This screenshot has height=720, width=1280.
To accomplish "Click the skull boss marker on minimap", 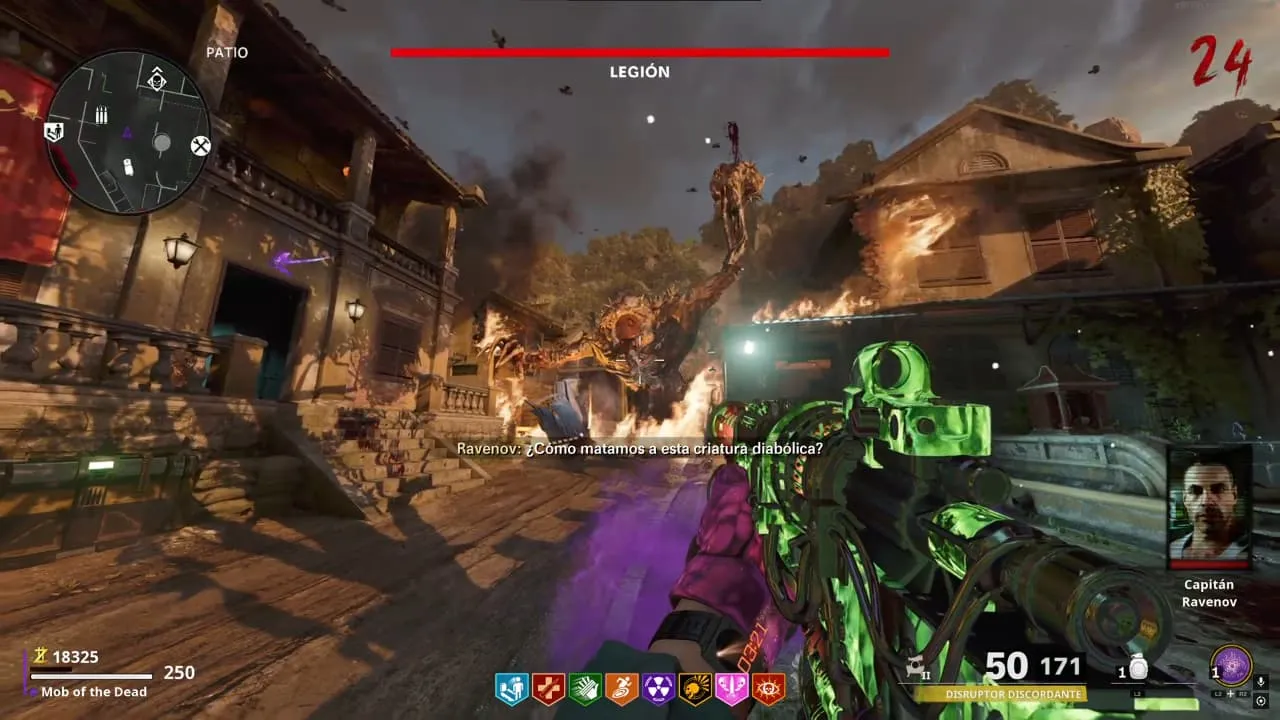I will pyautogui.click(x=157, y=81).
